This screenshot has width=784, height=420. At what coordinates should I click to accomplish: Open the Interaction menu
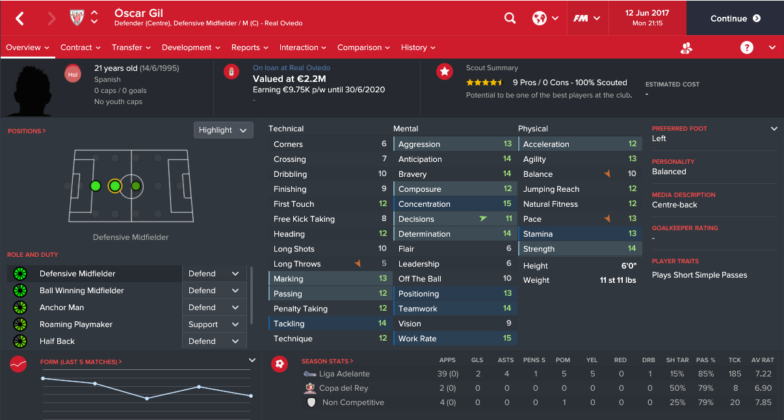303,47
